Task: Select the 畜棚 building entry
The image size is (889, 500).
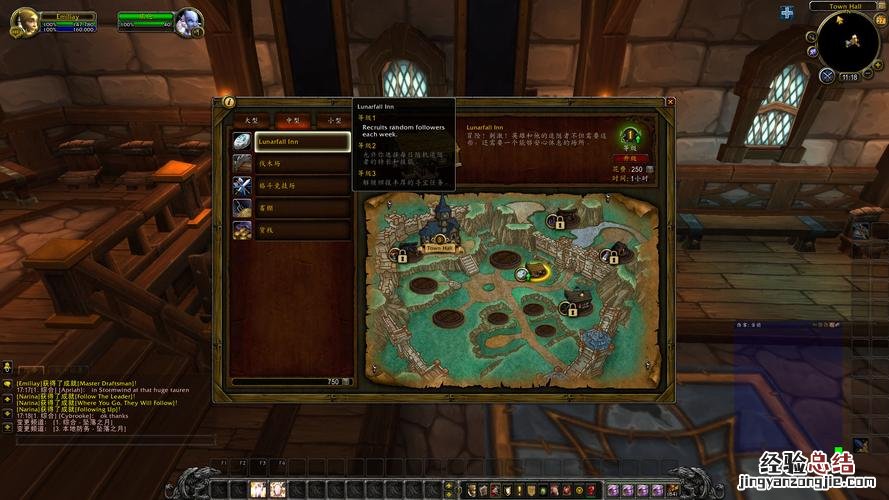Action: tap(301, 208)
